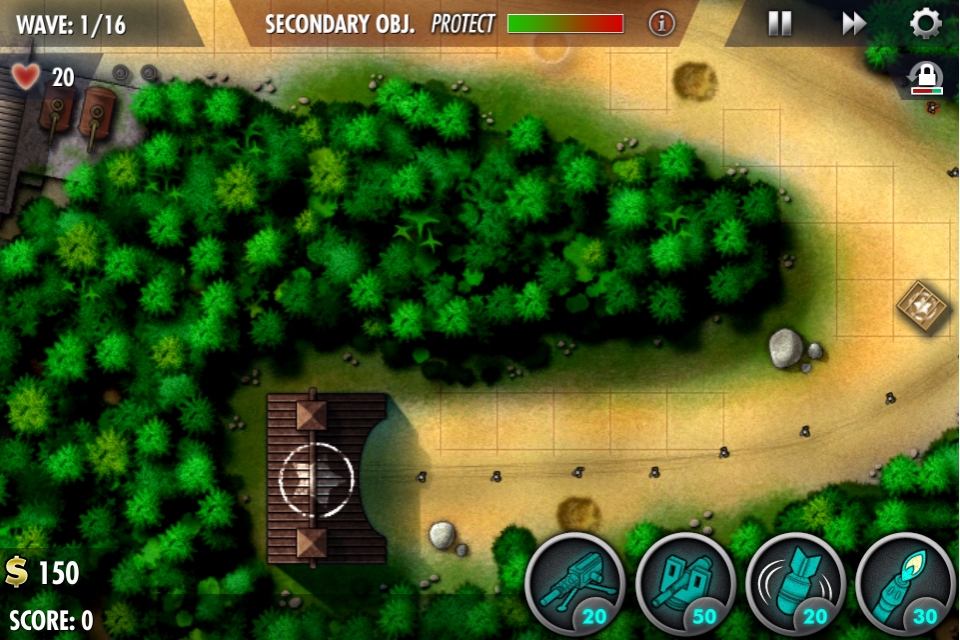The height and width of the screenshot is (640, 960).
Task: Show secondary objective info
Action: [662, 24]
